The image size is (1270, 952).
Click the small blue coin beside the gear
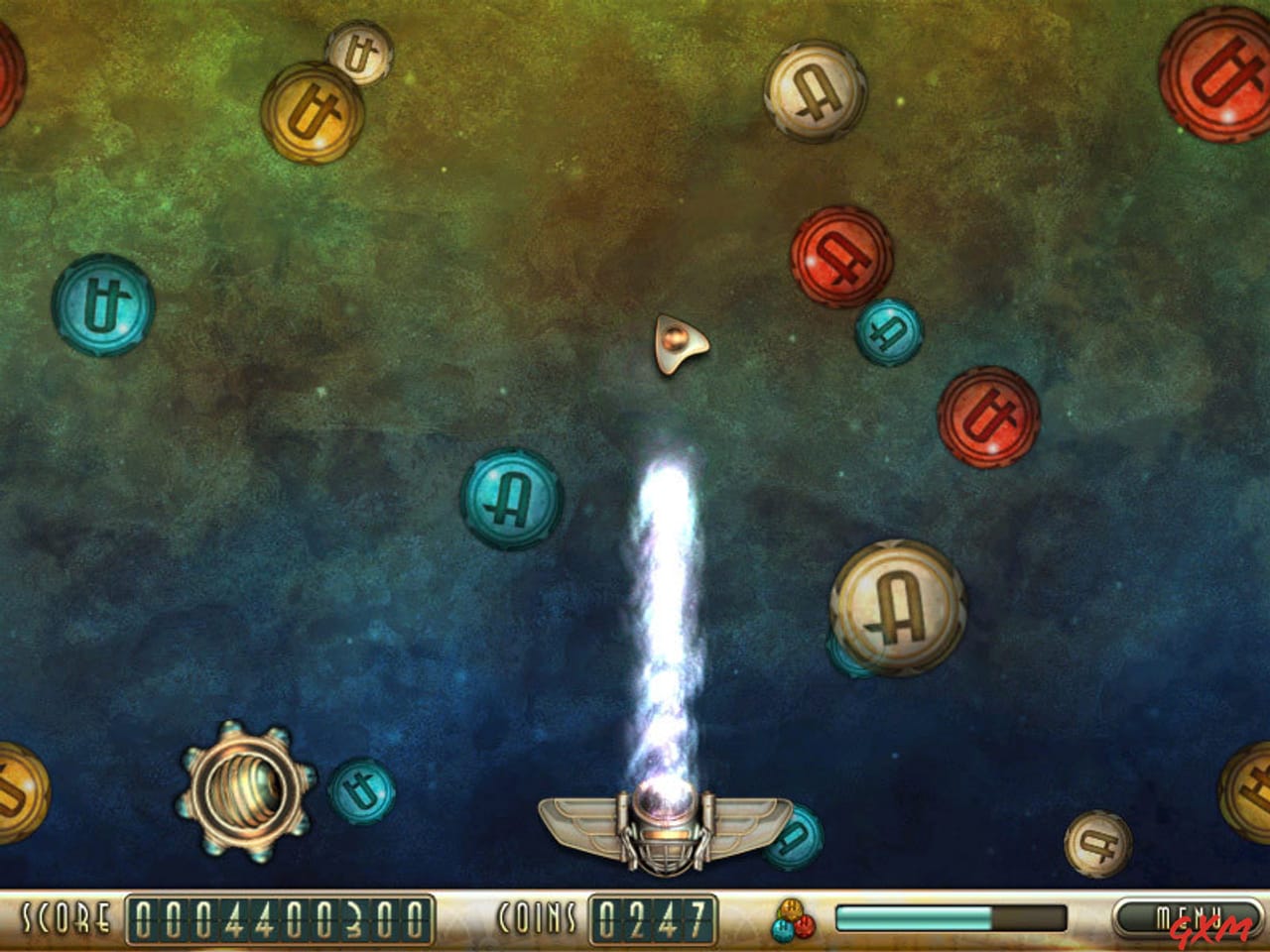[360, 788]
